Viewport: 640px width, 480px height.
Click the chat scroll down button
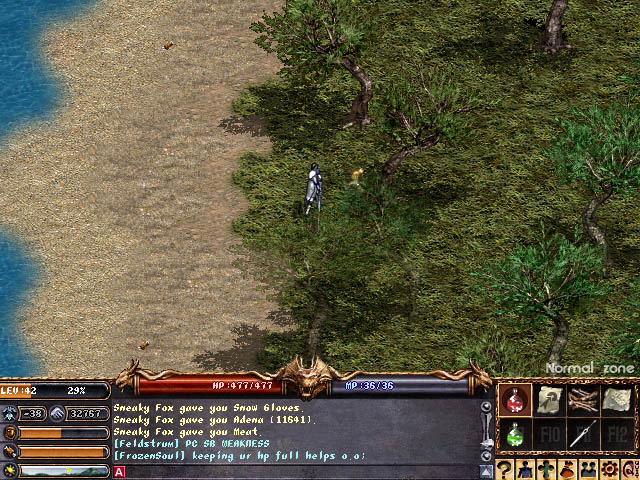click(486, 455)
